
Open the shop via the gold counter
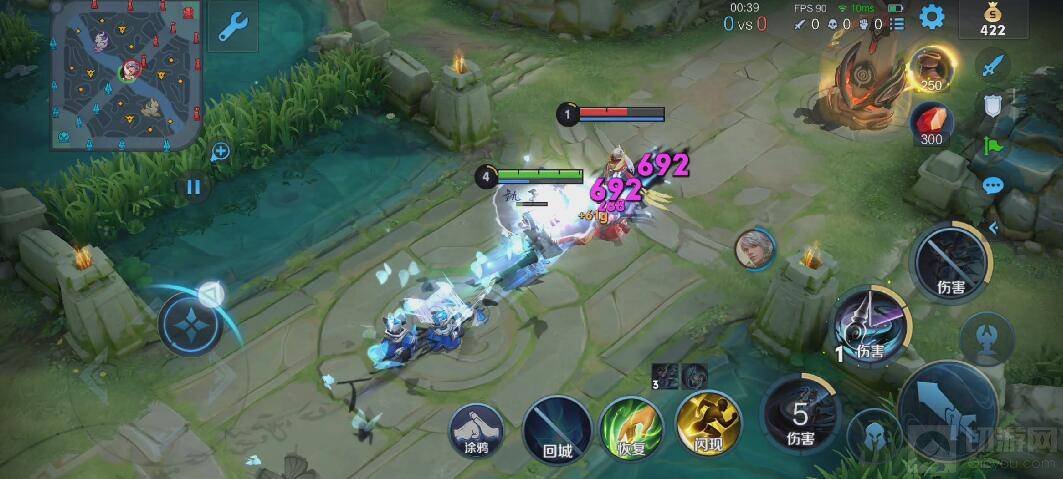point(992,20)
